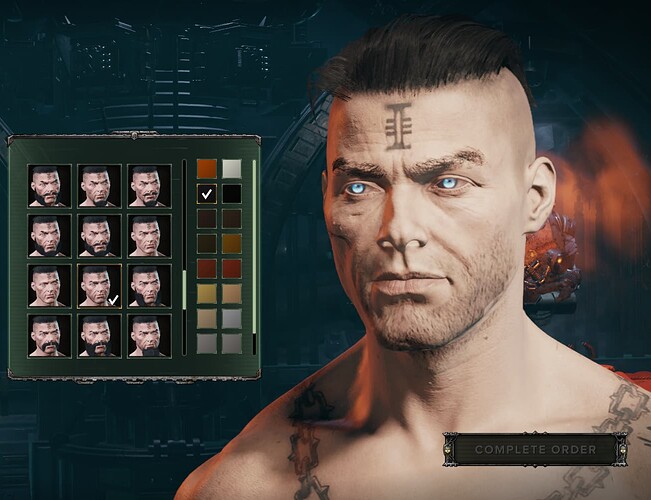This screenshot has height=500, width=651.
Task: Click the Complete Order button
Action: (x=535, y=449)
